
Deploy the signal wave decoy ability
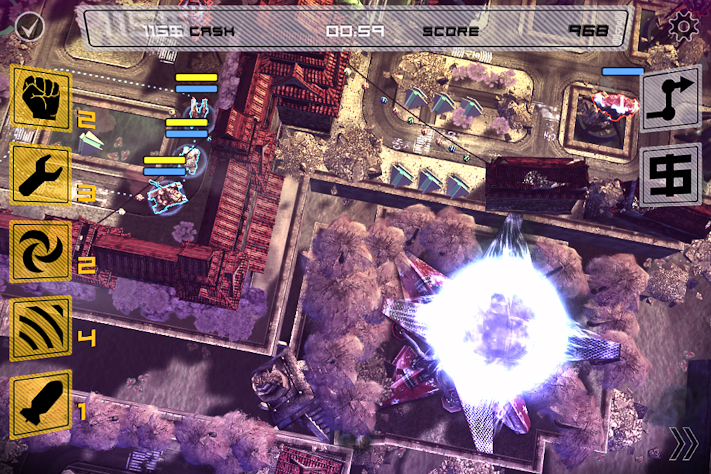(41, 328)
